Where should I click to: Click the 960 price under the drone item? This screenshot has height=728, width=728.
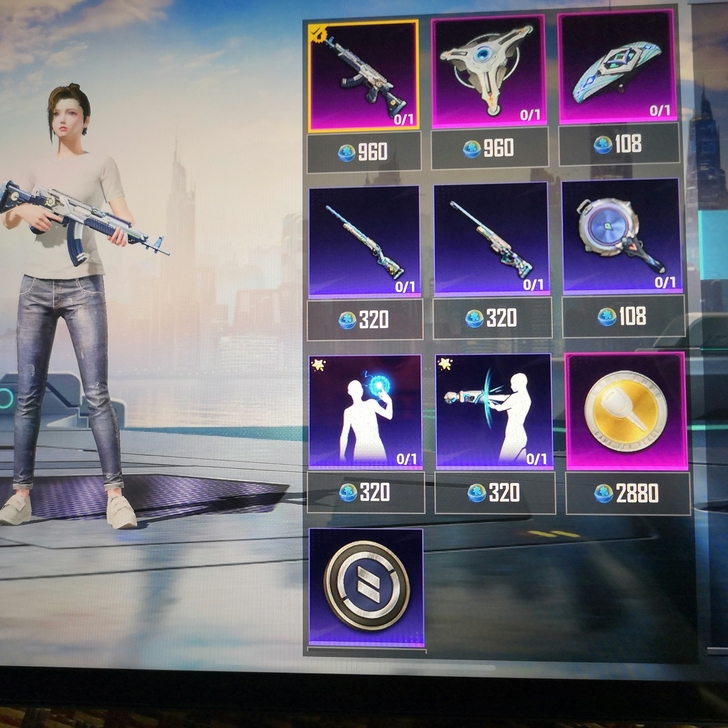[x=489, y=149]
